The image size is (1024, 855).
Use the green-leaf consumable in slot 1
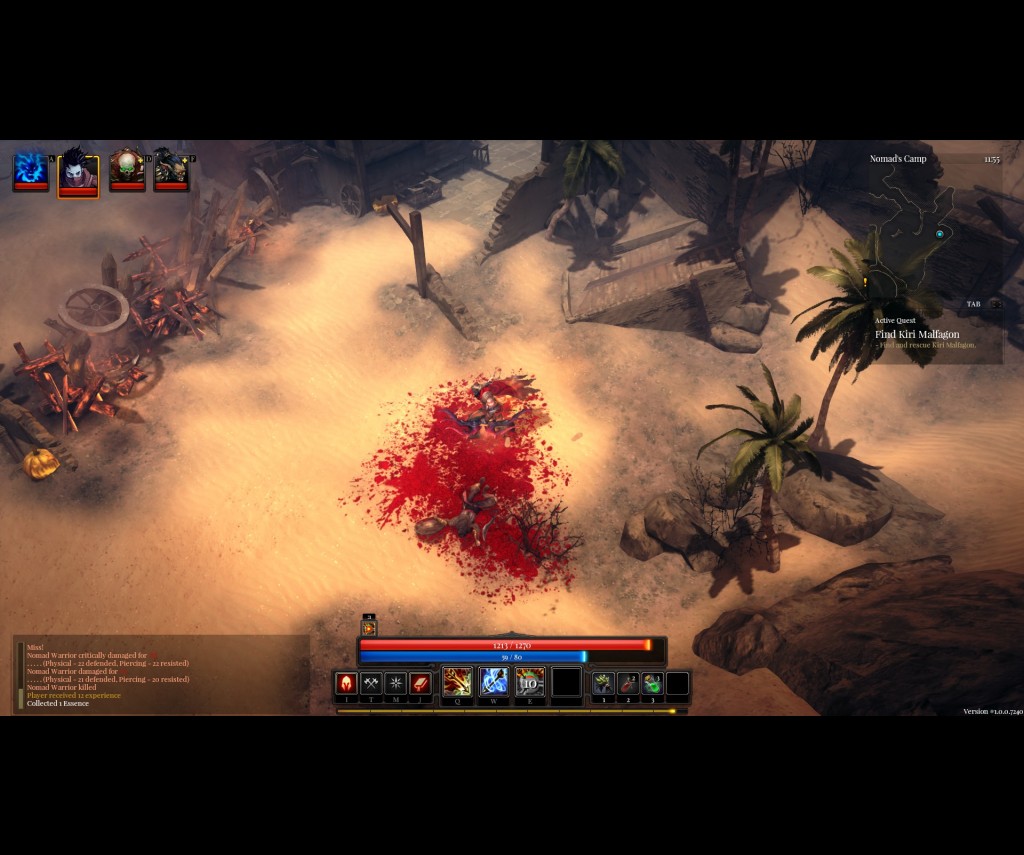coord(603,683)
